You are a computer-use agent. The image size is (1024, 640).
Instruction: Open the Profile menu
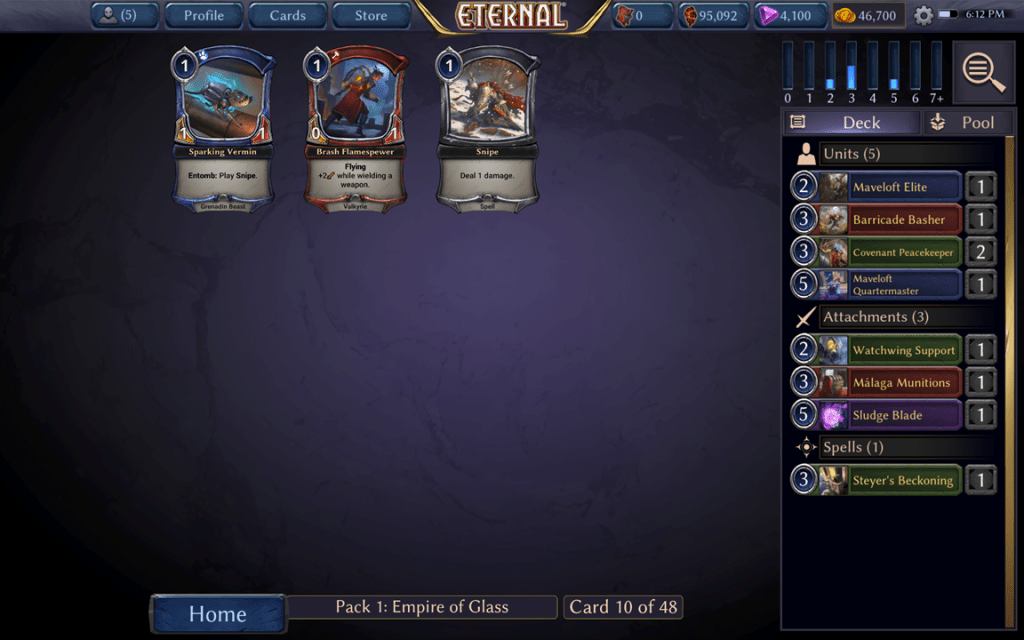coord(203,15)
